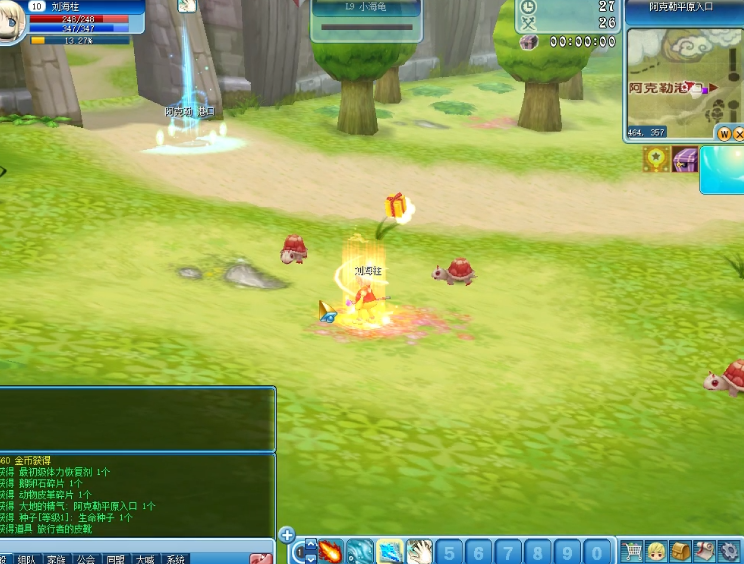The height and width of the screenshot is (564, 744).
Task: Switch to the 公会 chat tab
Action: [86, 559]
